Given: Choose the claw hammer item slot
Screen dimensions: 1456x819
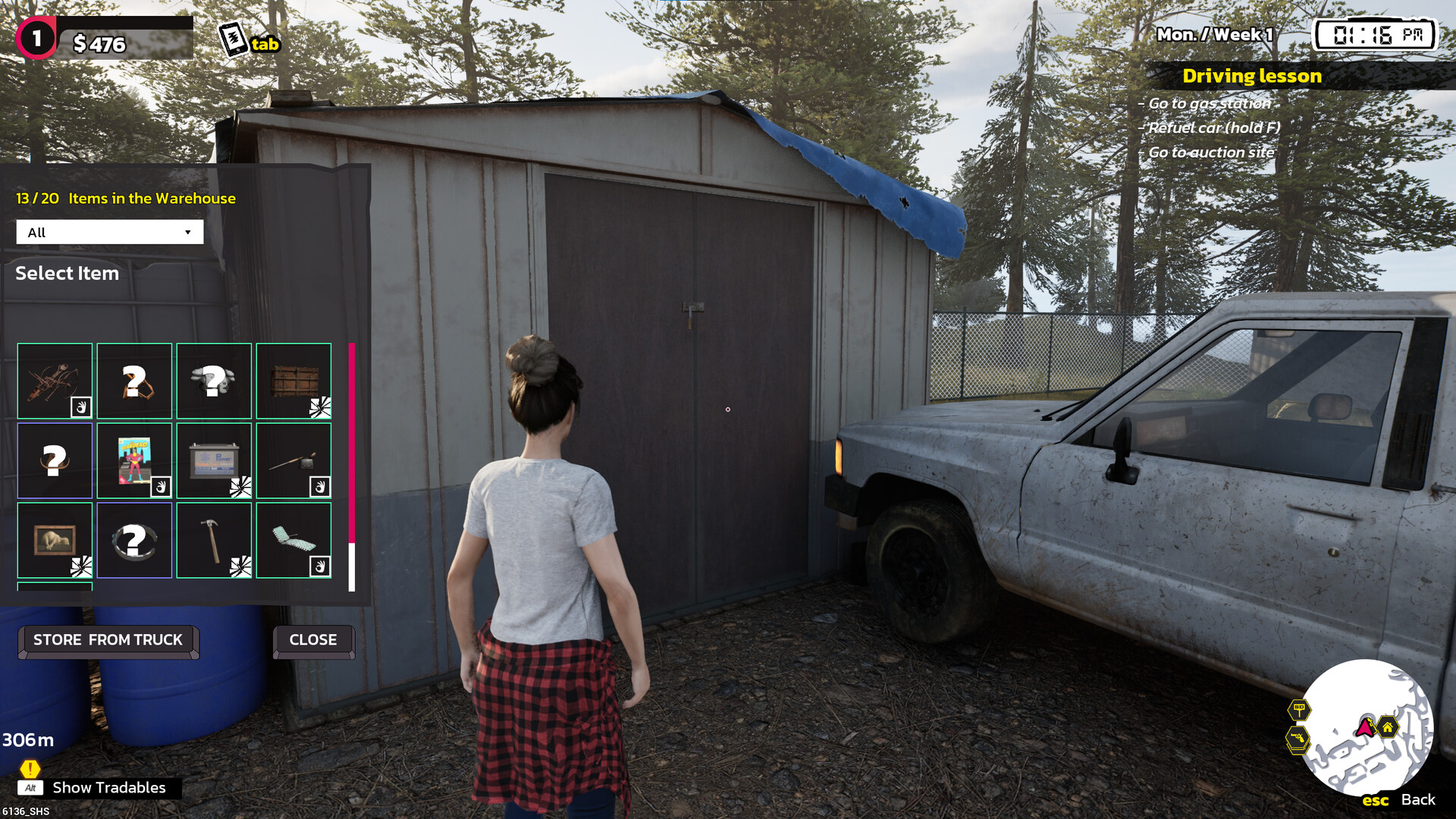Looking at the screenshot, I should click(214, 540).
